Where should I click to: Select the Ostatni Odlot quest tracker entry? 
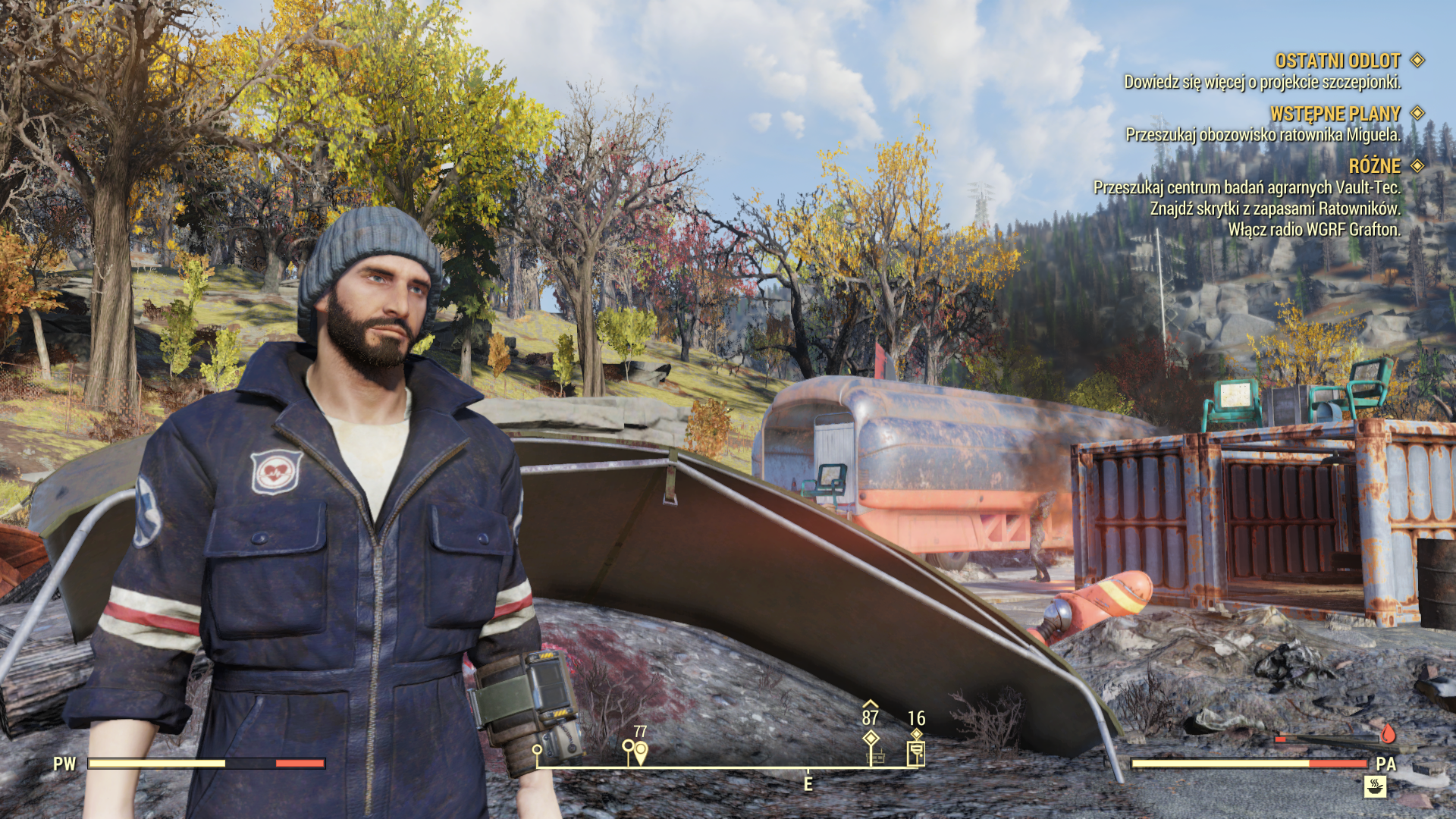[x=1337, y=61]
